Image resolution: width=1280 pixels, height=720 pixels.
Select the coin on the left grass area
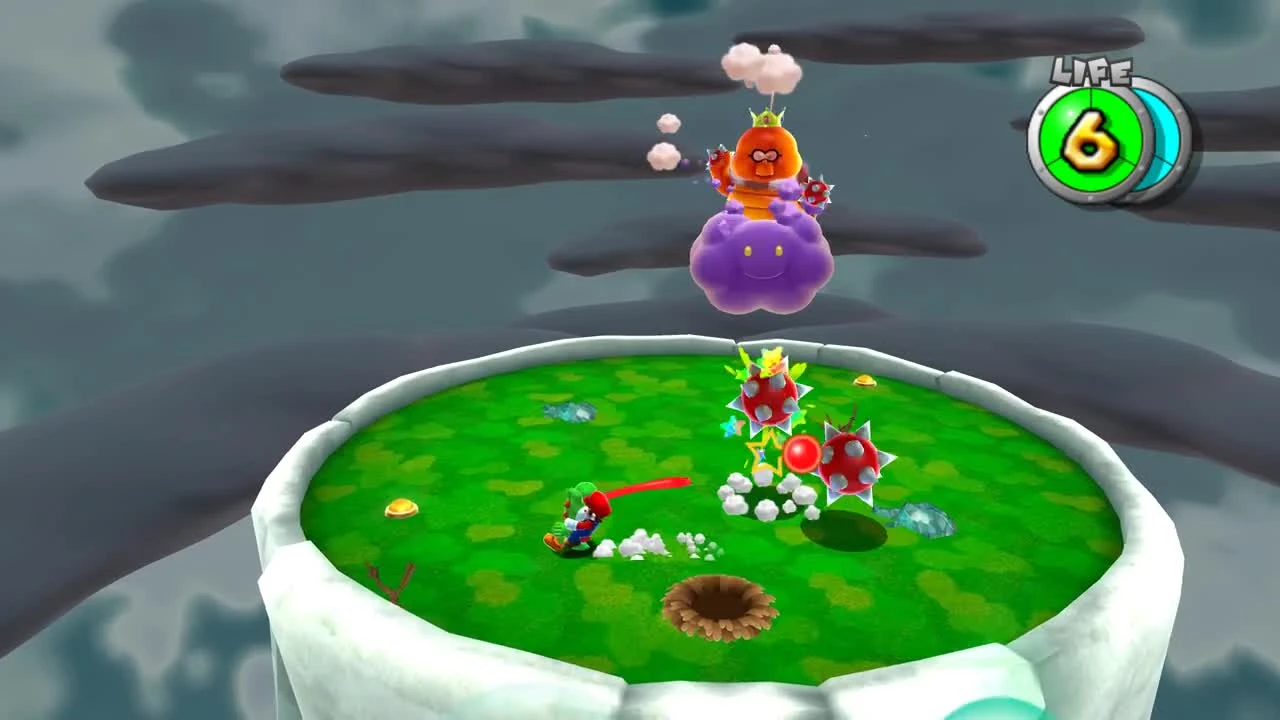tap(400, 509)
